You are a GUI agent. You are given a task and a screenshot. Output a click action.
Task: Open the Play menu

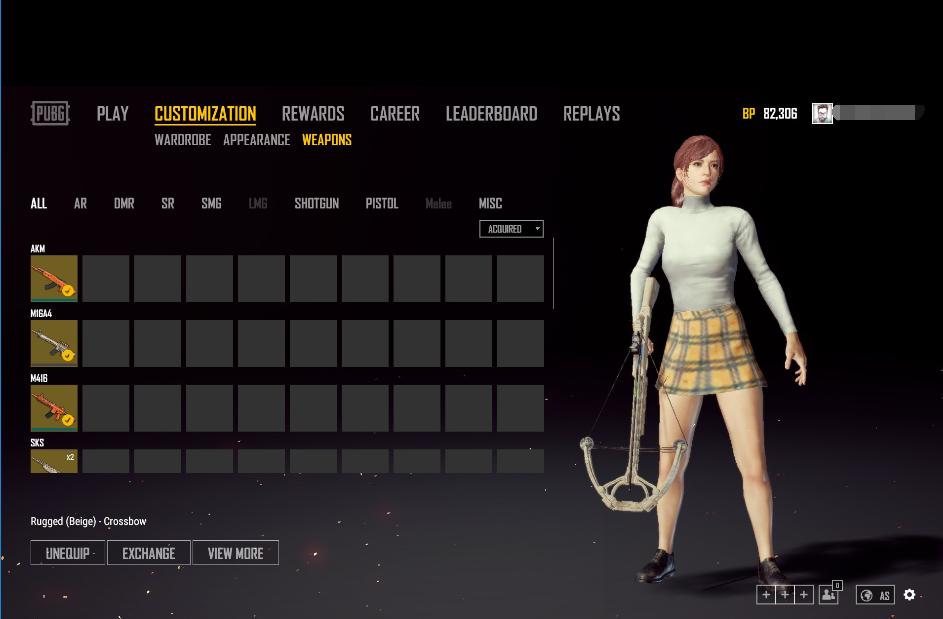pyautogui.click(x=112, y=114)
